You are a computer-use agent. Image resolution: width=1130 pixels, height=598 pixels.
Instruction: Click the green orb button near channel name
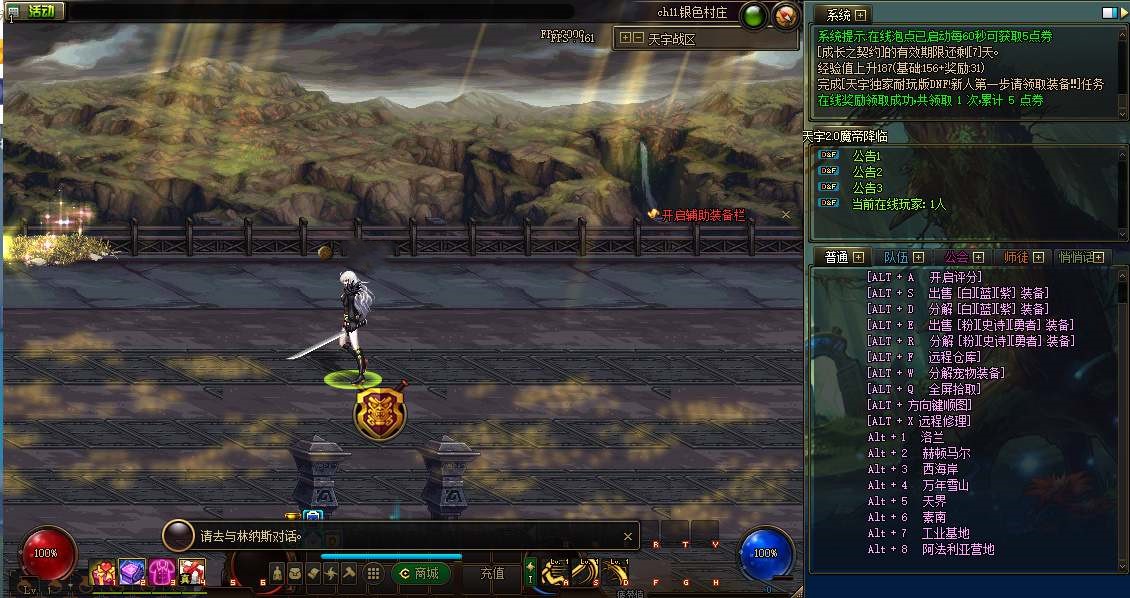coord(754,15)
